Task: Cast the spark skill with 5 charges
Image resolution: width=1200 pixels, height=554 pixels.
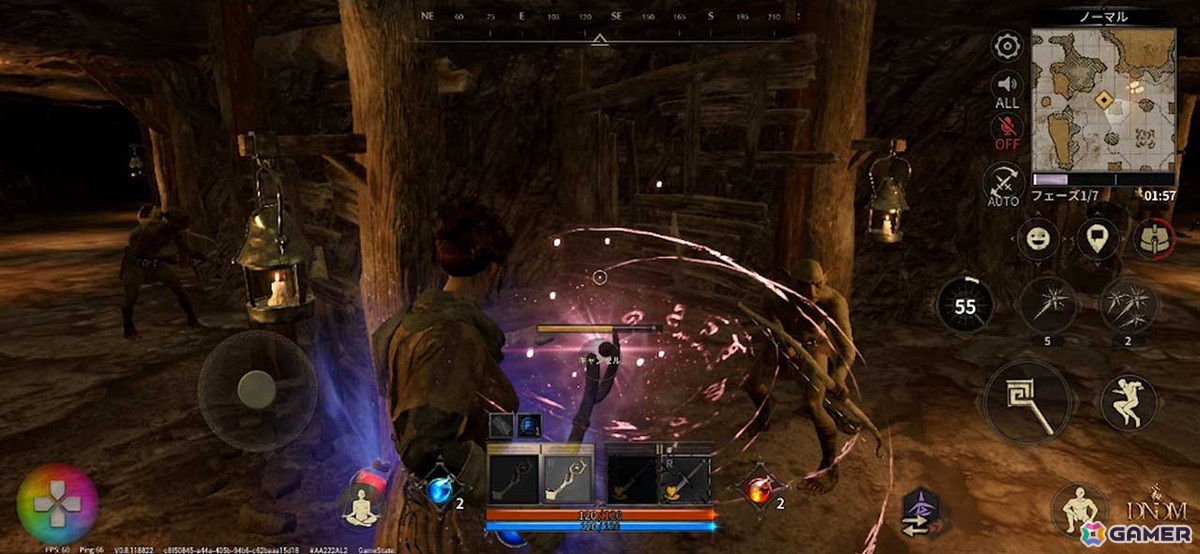Action: point(1047,304)
